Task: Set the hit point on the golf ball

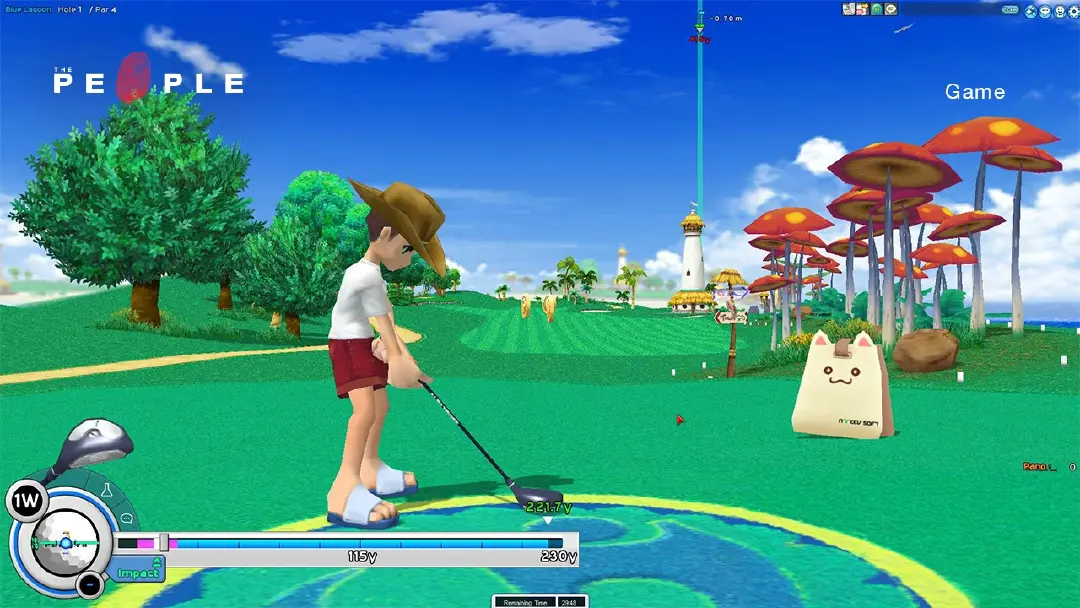Action: [x=65, y=542]
